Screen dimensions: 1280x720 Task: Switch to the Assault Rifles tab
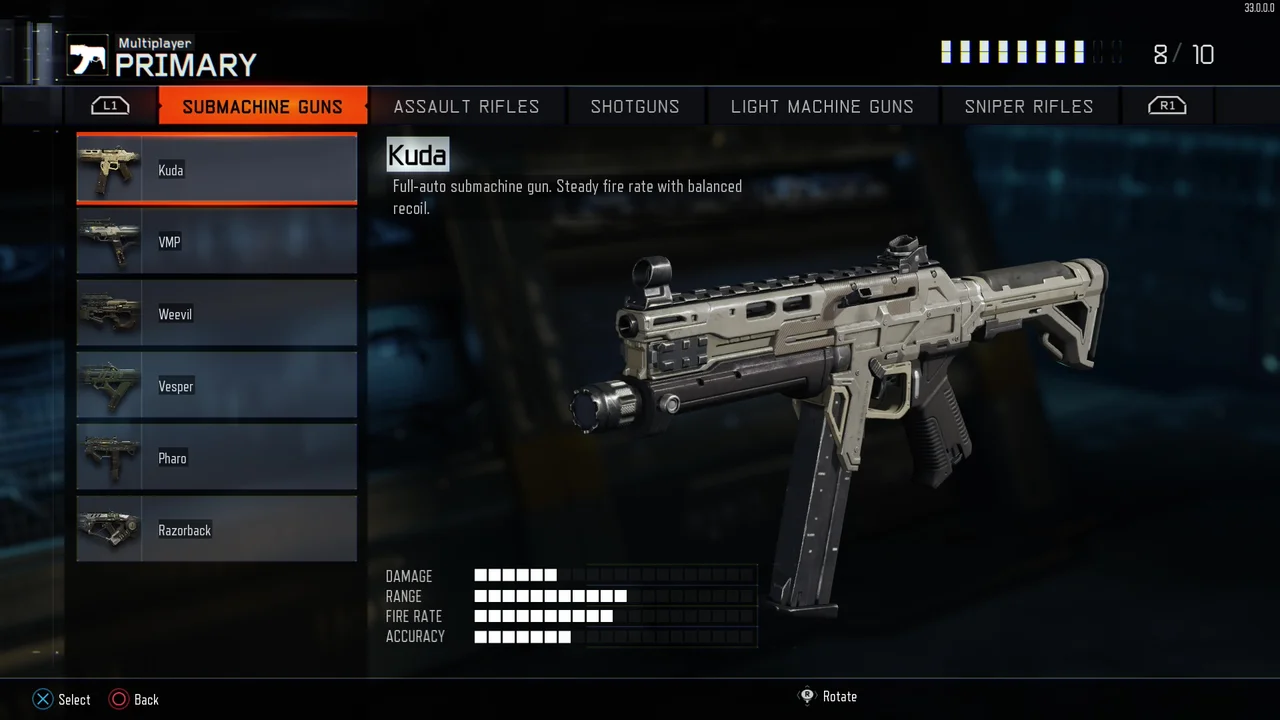click(466, 106)
